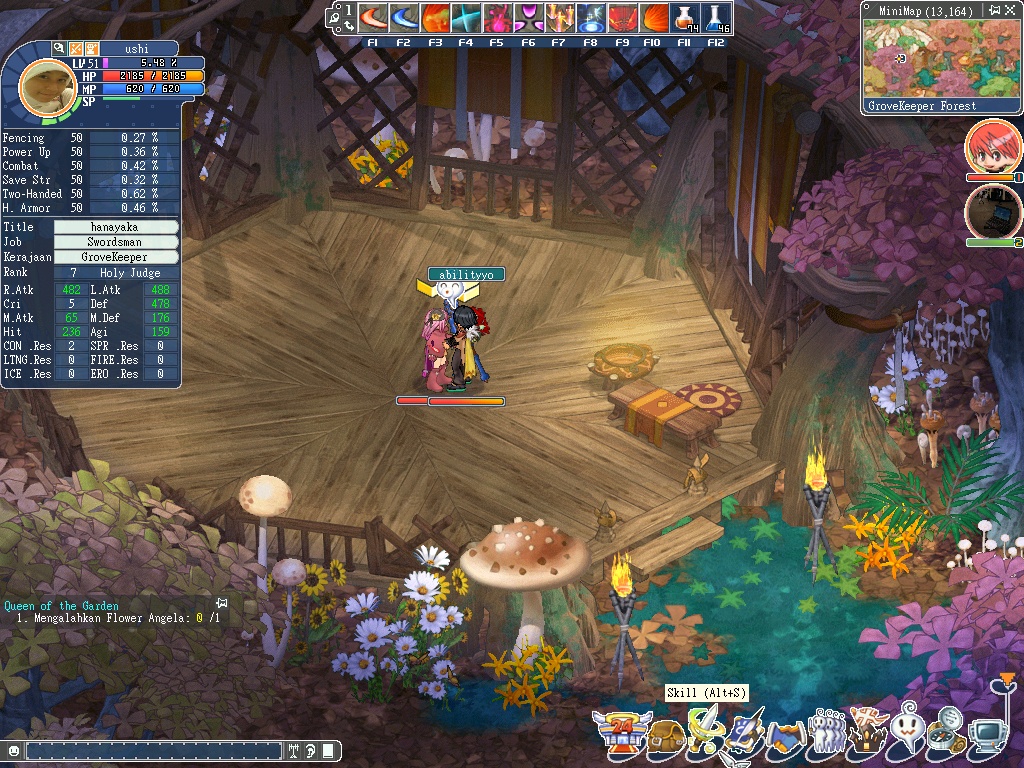Image resolution: width=1024 pixels, height=768 pixels.
Task: Click the magnifier button above player portrait
Action: coord(60,48)
